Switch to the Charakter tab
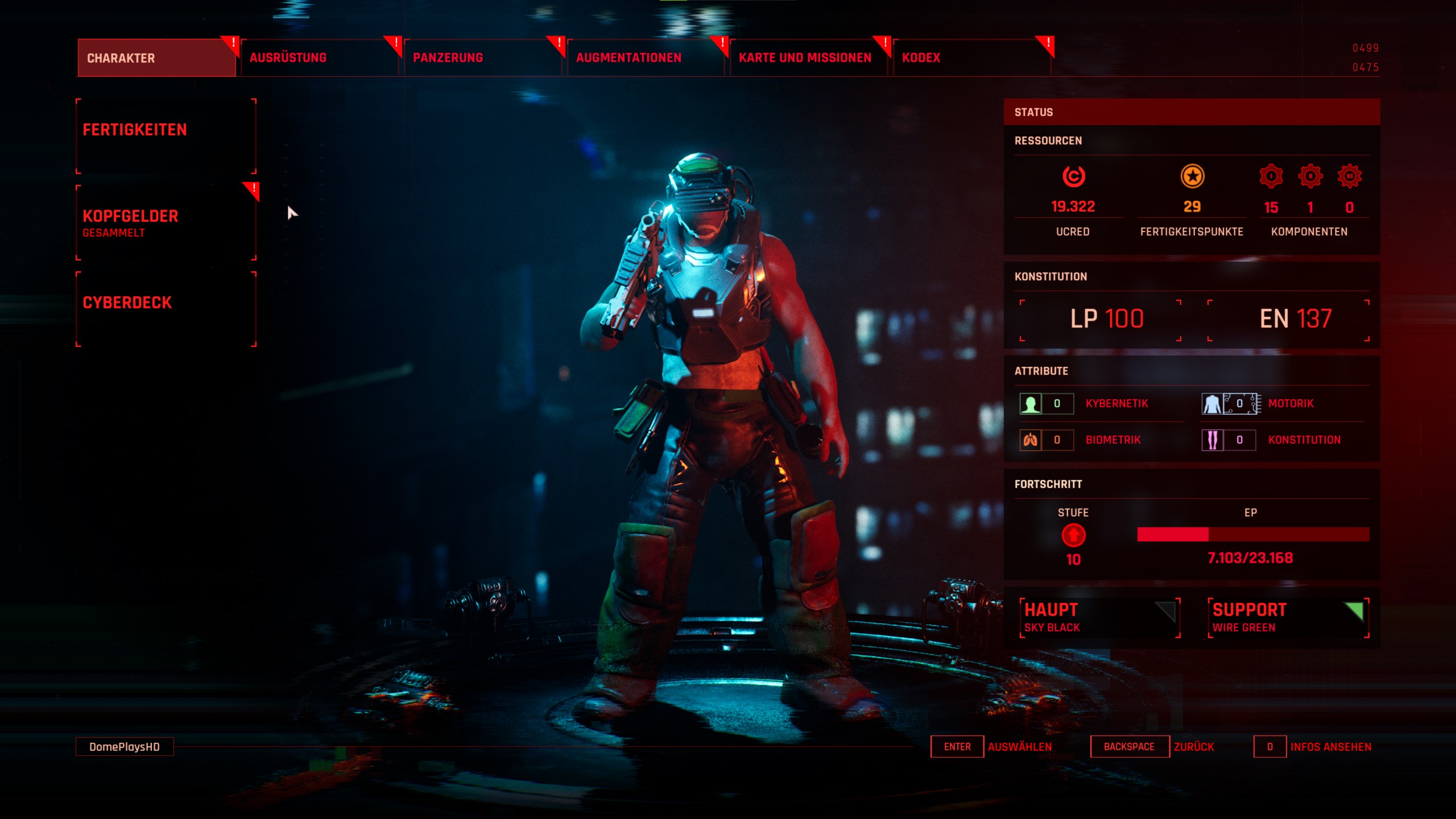The image size is (1456, 819). 156,58
